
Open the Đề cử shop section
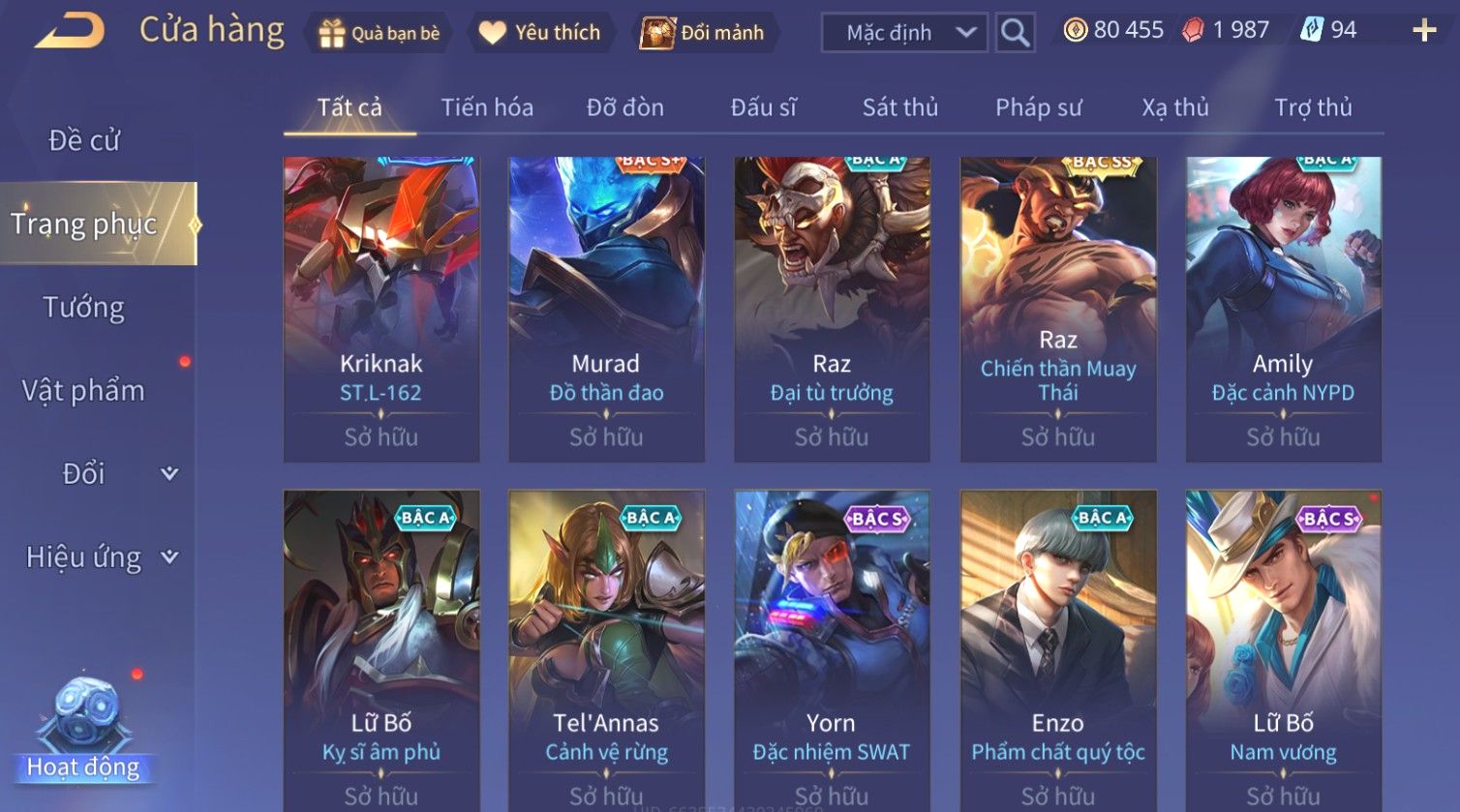click(x=84, y=140)
